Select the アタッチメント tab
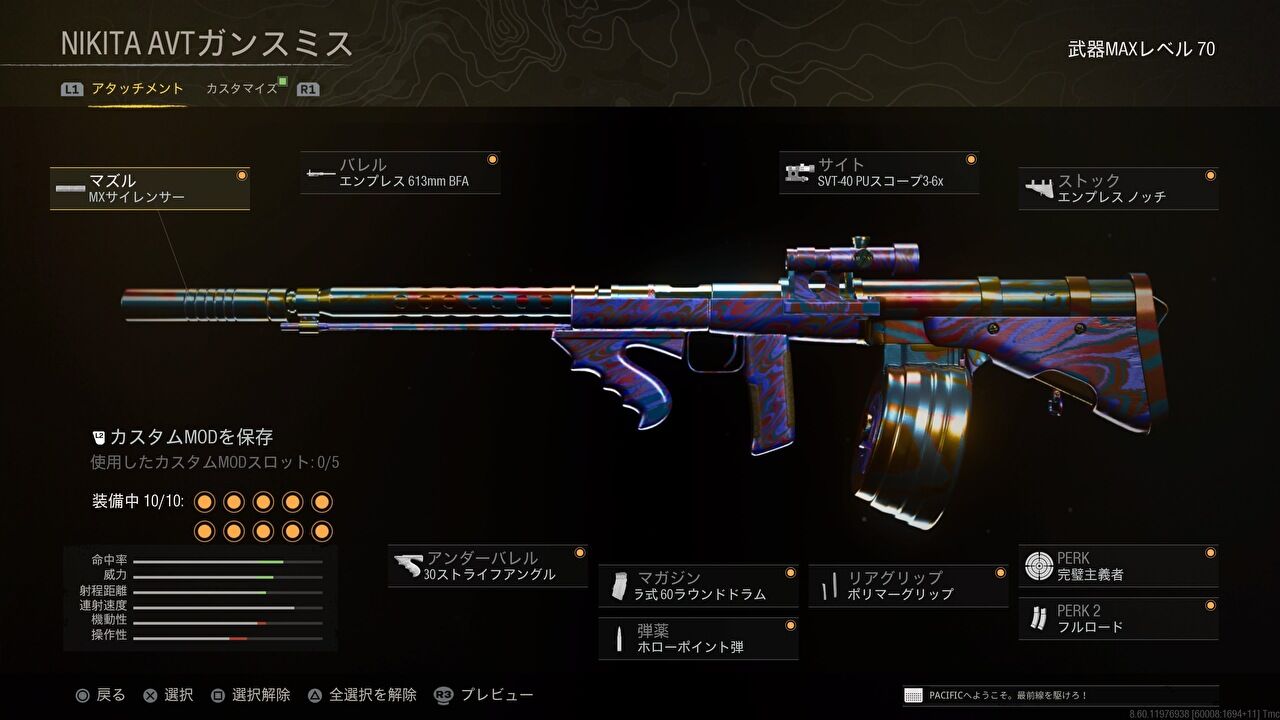The image size is (1280, 720). [x=137, y=88]
